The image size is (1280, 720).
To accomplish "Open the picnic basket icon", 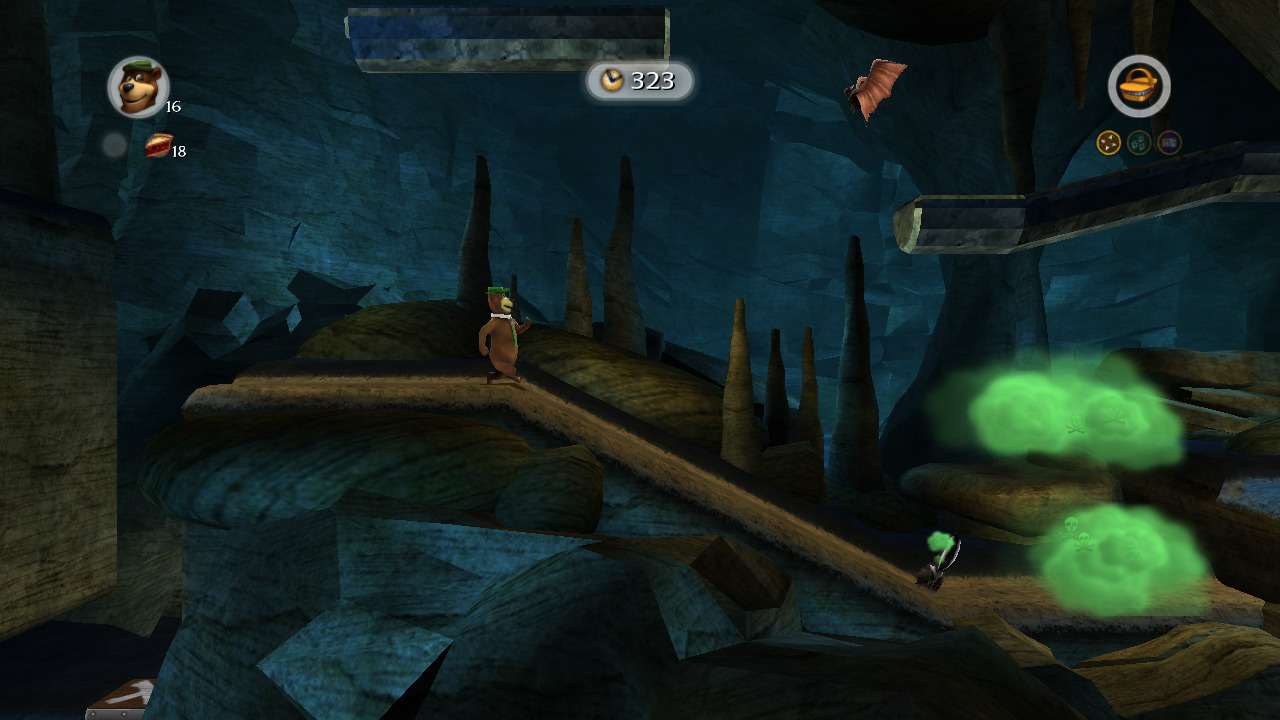I will 1139,86.
